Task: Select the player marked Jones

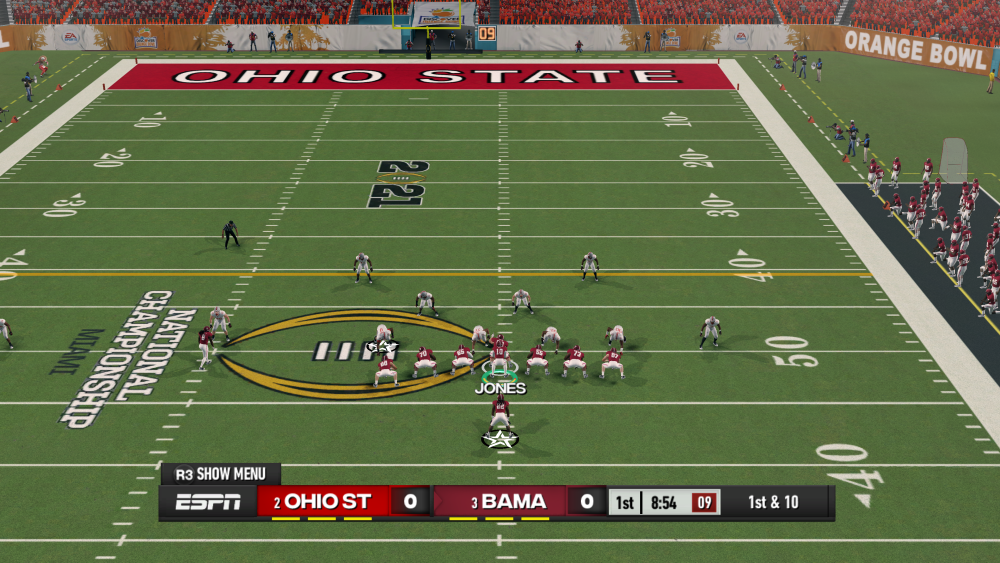Action: pos(499,358)
